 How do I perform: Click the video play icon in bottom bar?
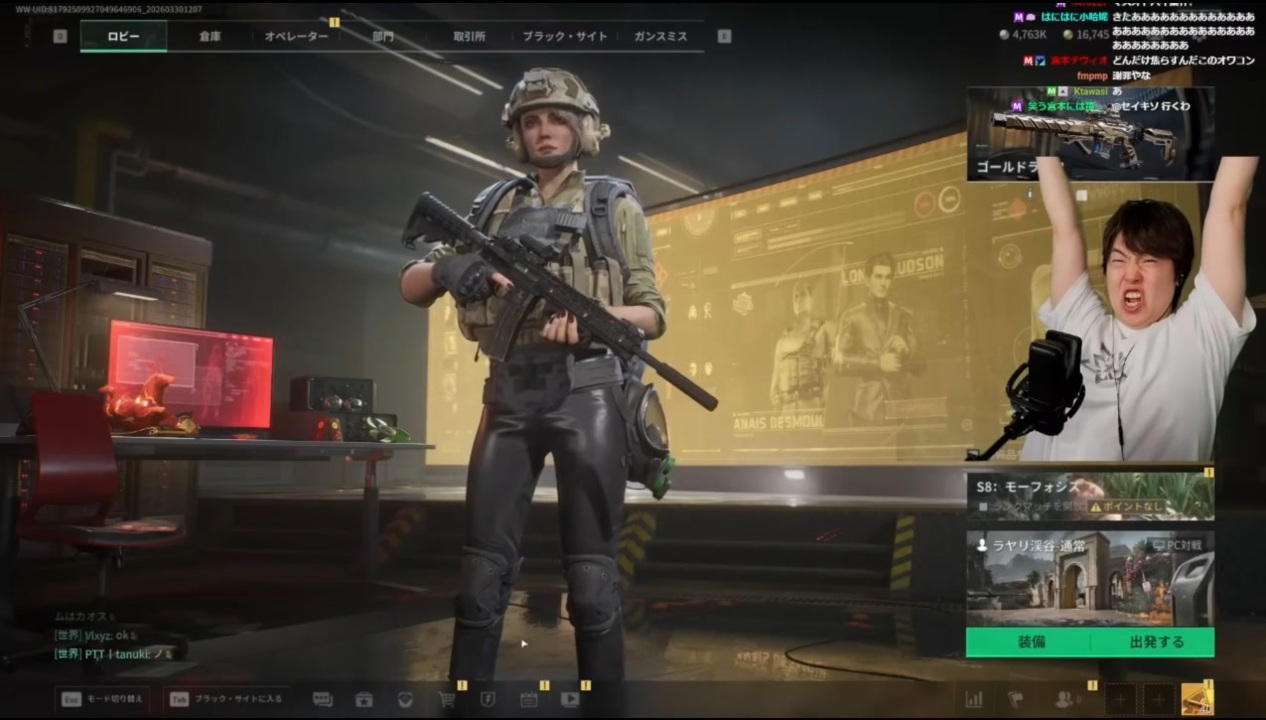(x=570, y=699)
